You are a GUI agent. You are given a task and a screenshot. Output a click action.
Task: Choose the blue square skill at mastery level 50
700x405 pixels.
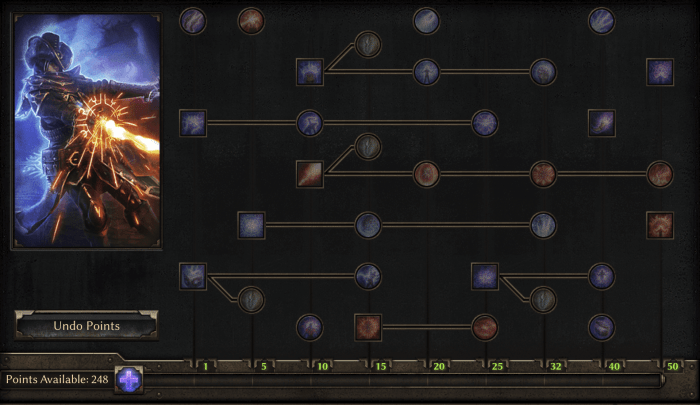660,72
